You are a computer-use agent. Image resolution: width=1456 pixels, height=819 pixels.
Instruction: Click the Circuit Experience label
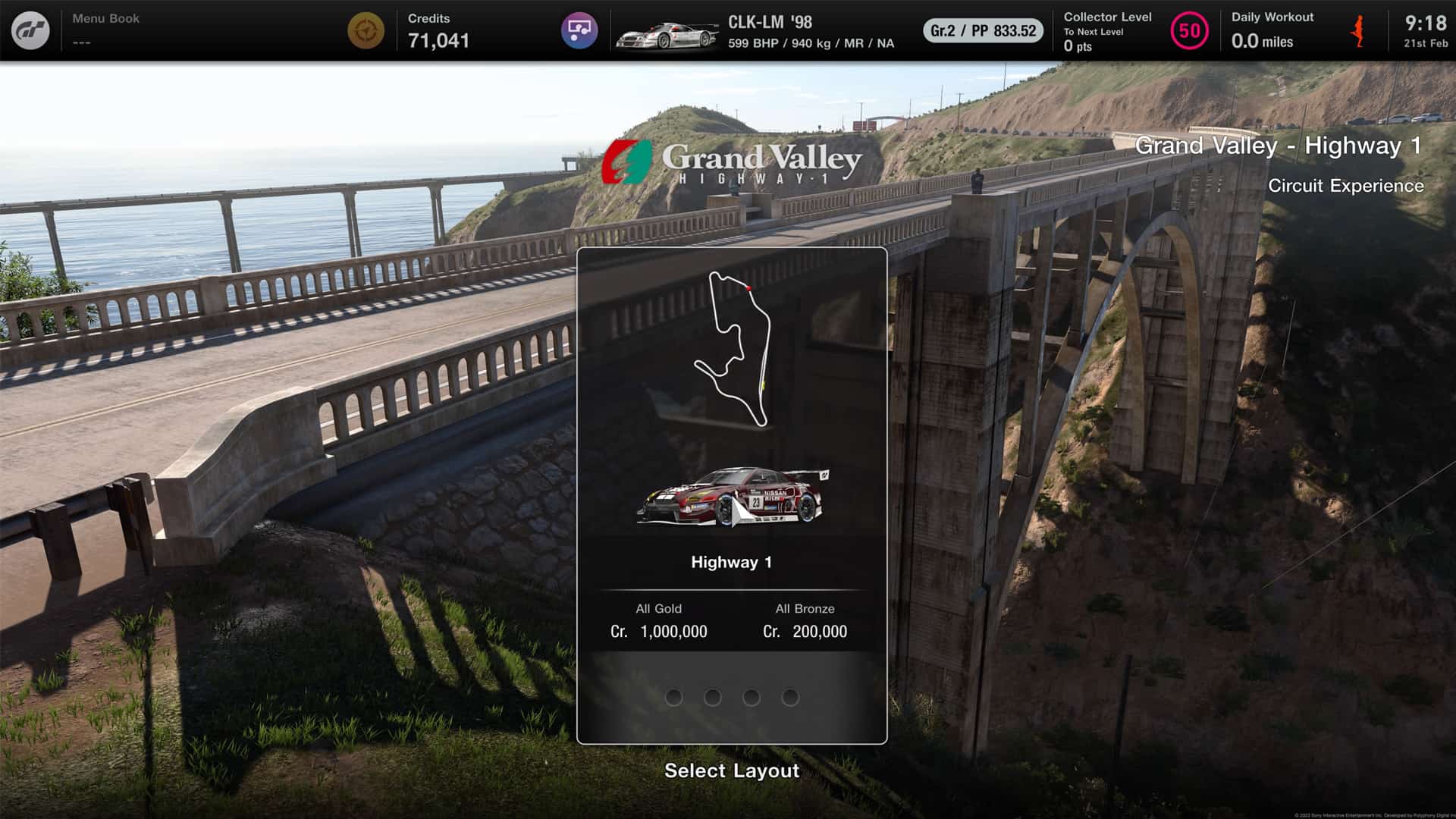[1347, 186]
